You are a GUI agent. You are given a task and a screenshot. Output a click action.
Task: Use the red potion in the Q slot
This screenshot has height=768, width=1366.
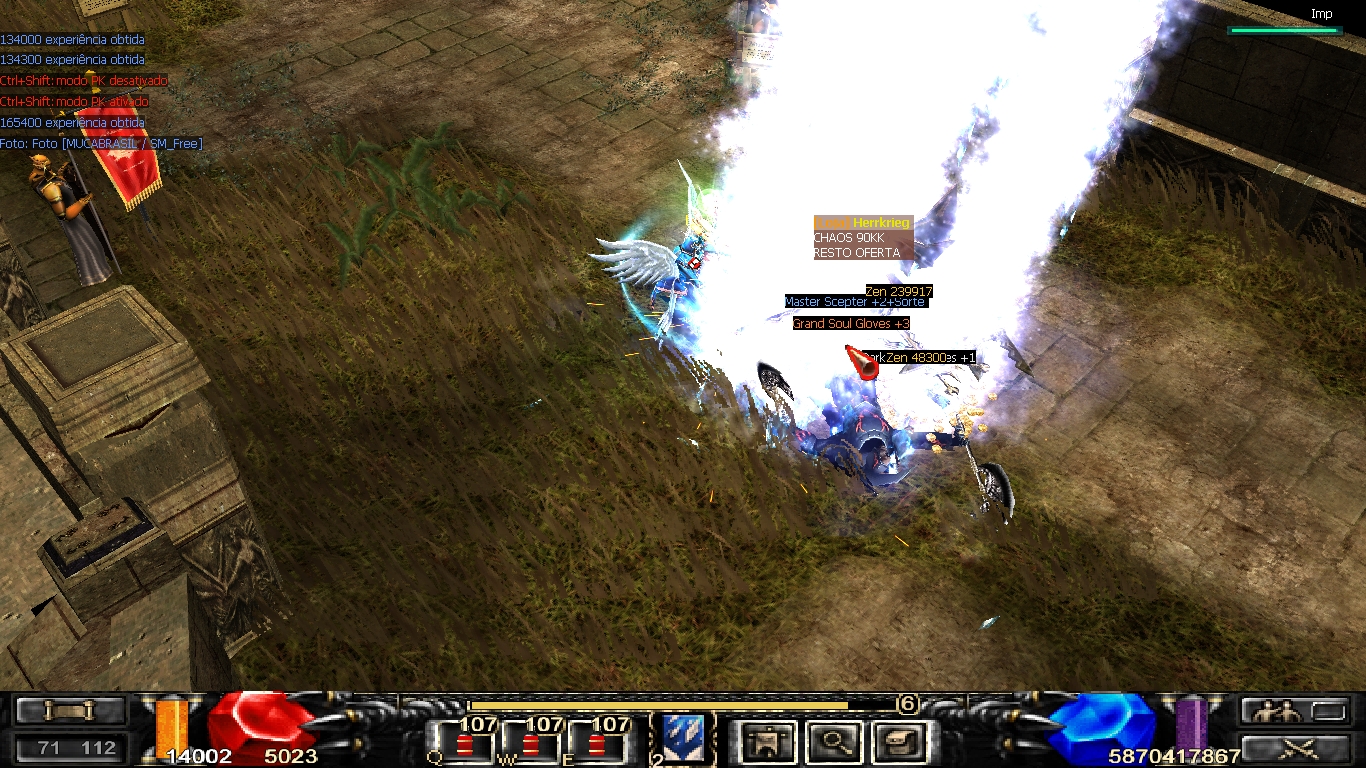tap(464, 745)
